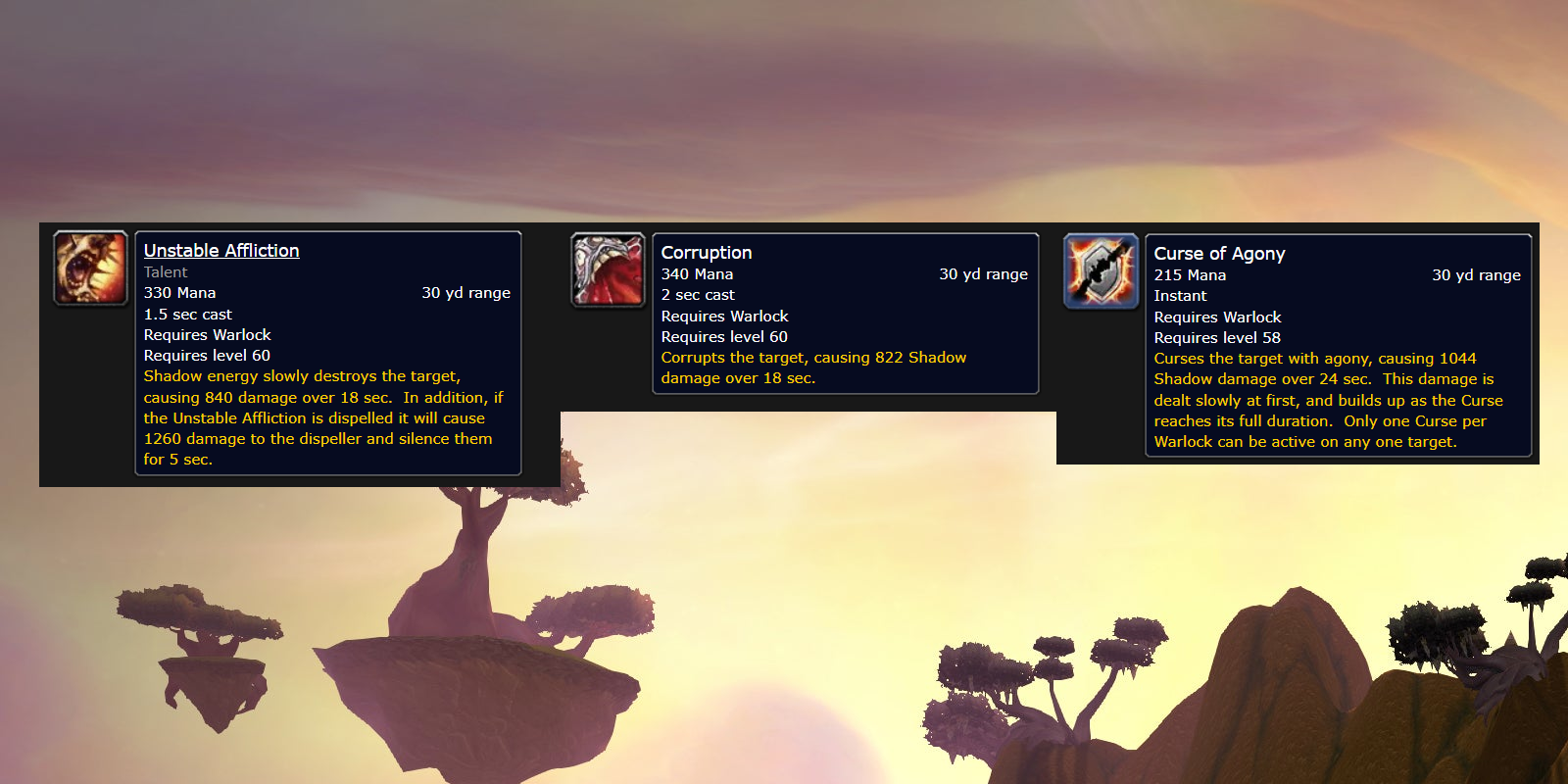The width and height of the screenshot is (1568, 784).
Task: Click the Unstable Affliction spell icon
Action: coord(90,267)
